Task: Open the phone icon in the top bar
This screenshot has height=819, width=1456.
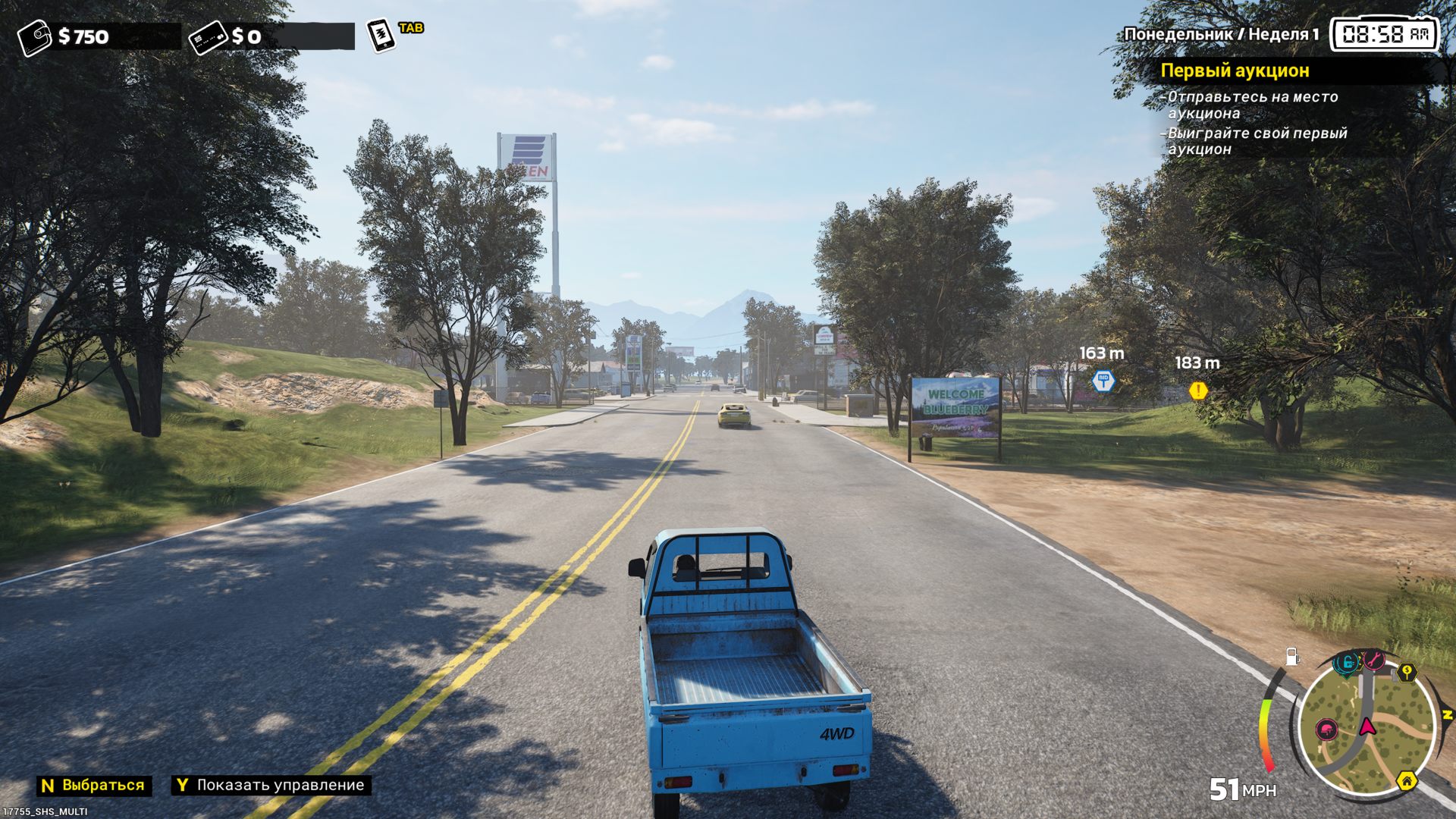Action: click(x=381, y=35)
